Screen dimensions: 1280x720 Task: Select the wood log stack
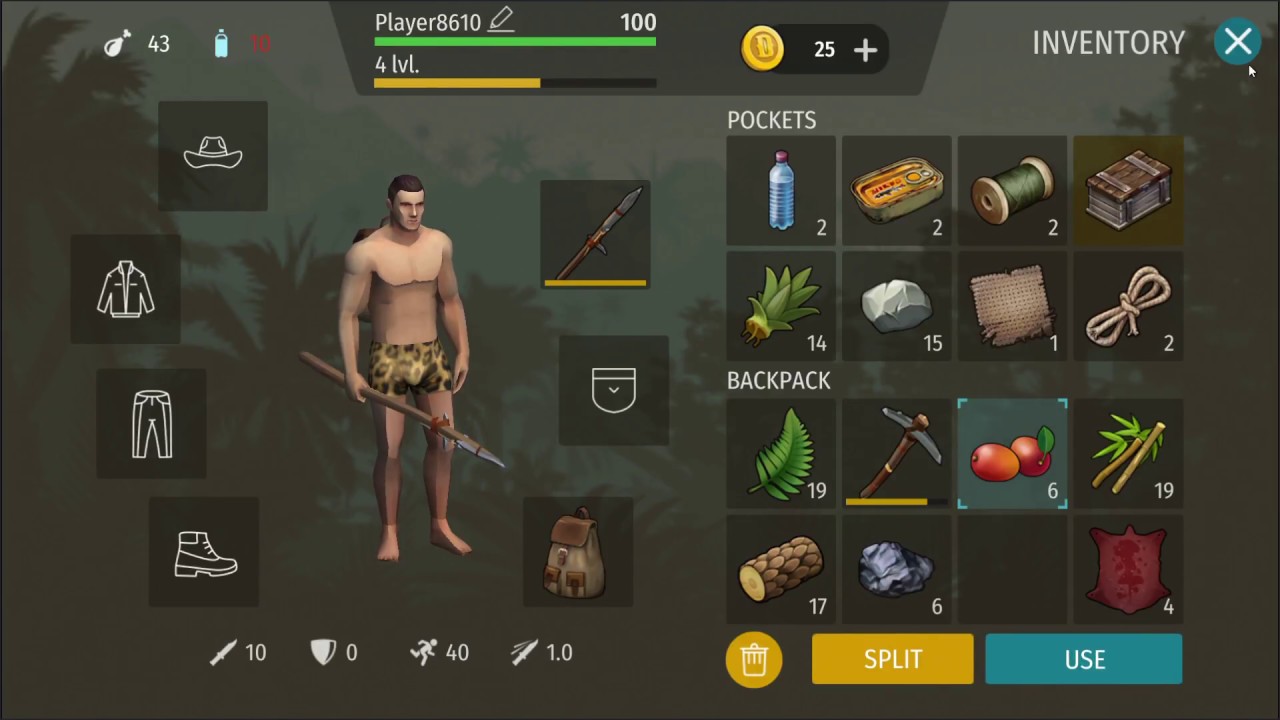tap(781, 569)
